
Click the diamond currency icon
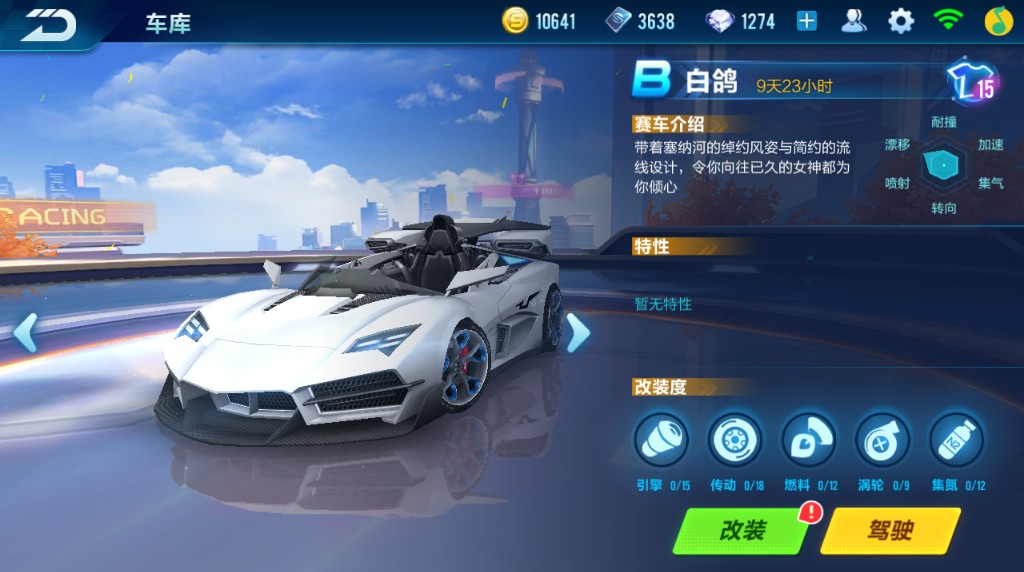tap(719, 21)
